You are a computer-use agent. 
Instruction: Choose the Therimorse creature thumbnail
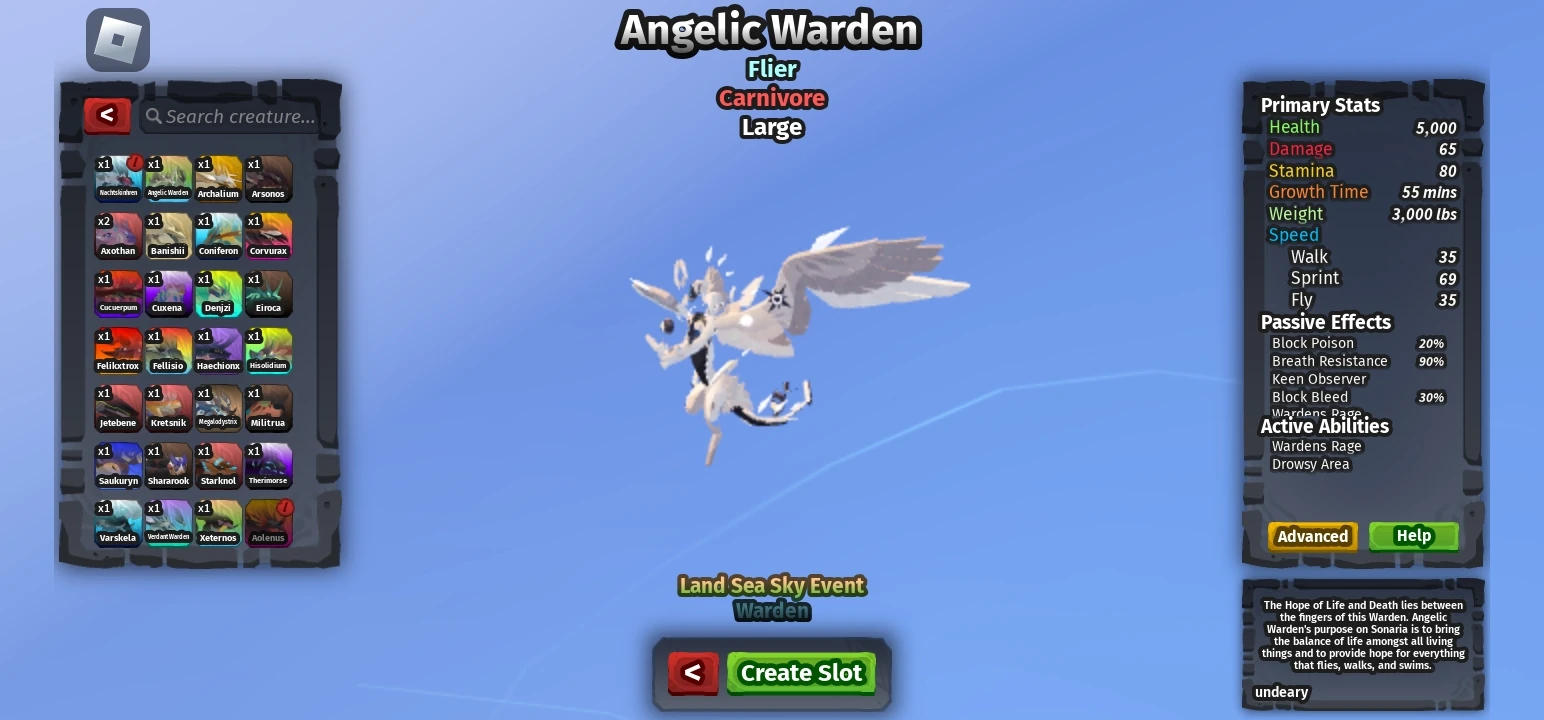pos(268,466)
